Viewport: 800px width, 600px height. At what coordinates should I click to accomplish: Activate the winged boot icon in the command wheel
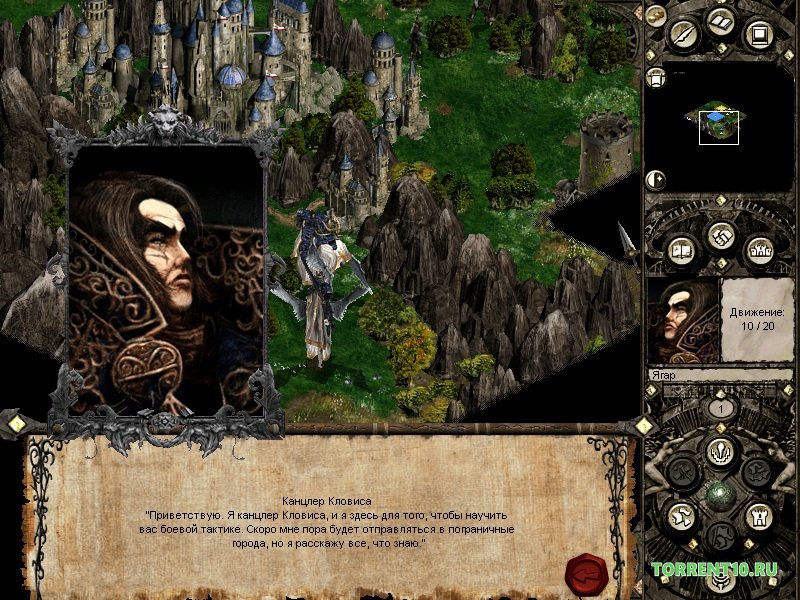click(681, 515)
